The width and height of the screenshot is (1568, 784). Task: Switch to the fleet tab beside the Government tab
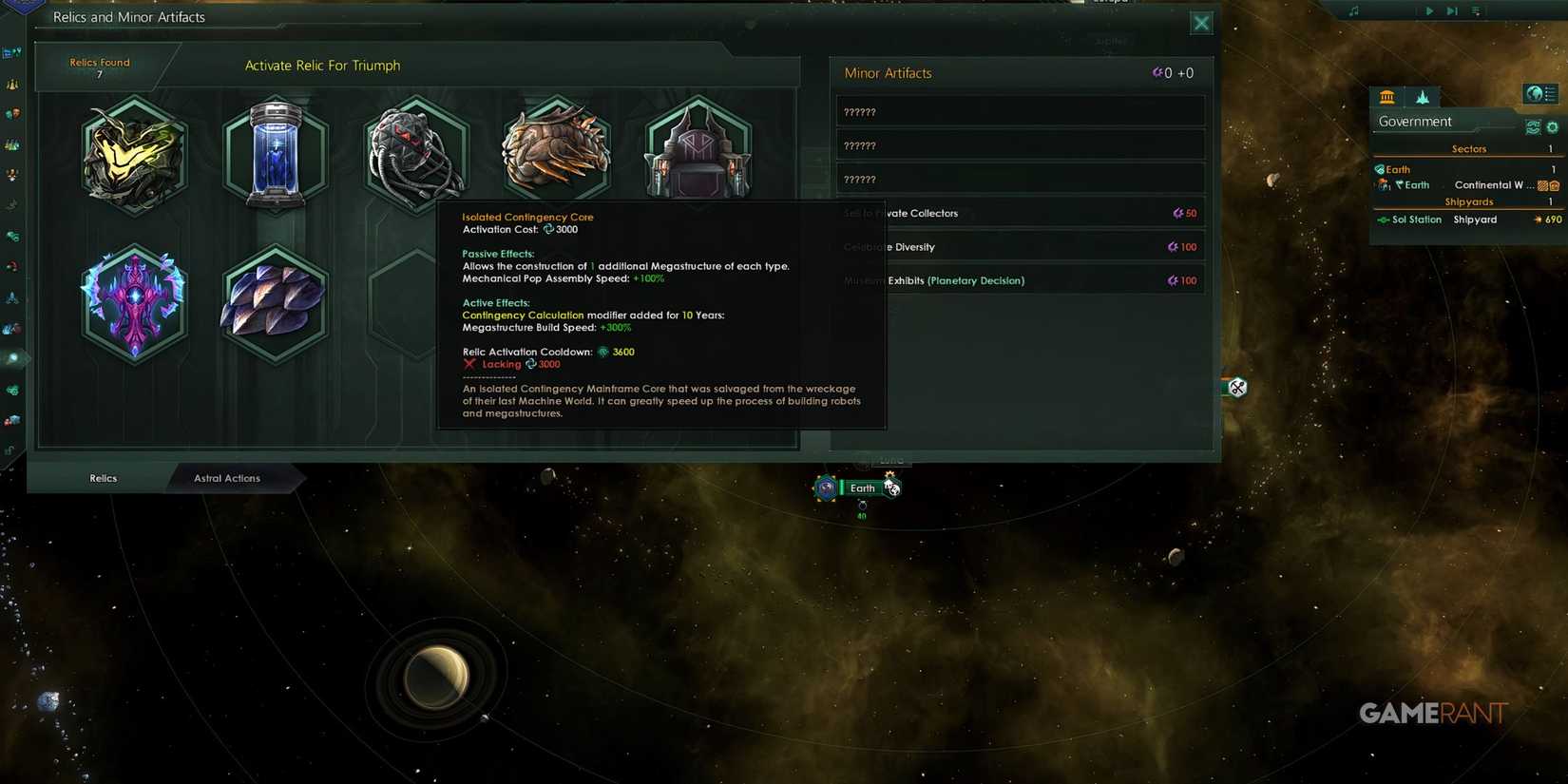[x=1422, y=95]
